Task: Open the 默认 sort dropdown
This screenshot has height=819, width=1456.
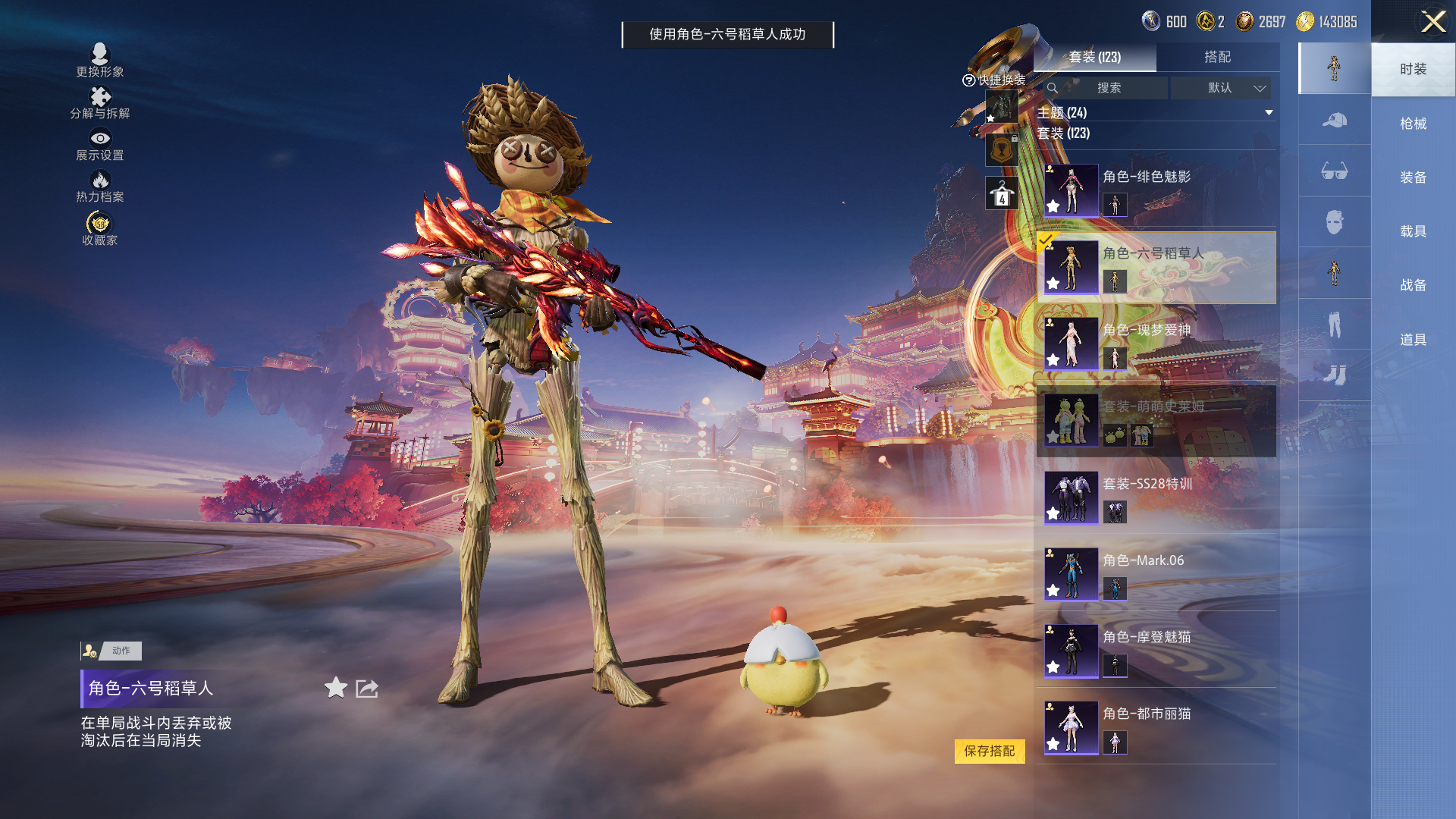Action: [1232, 88]
